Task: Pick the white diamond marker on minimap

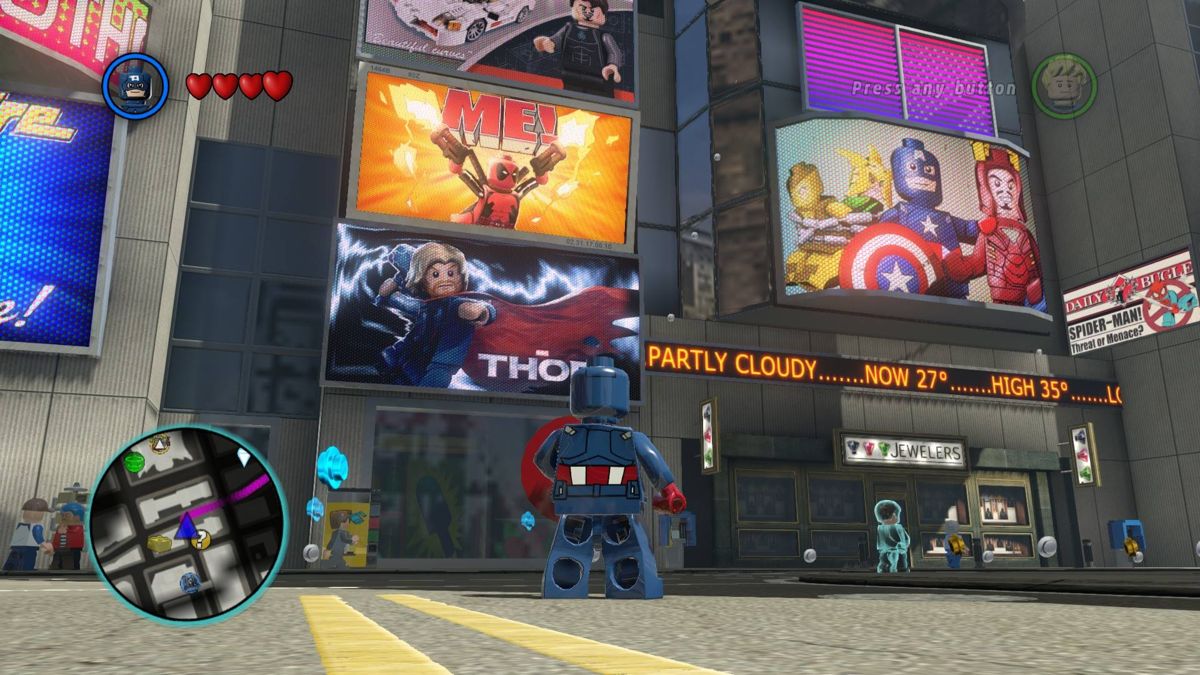Action: [x=244, y=457]
